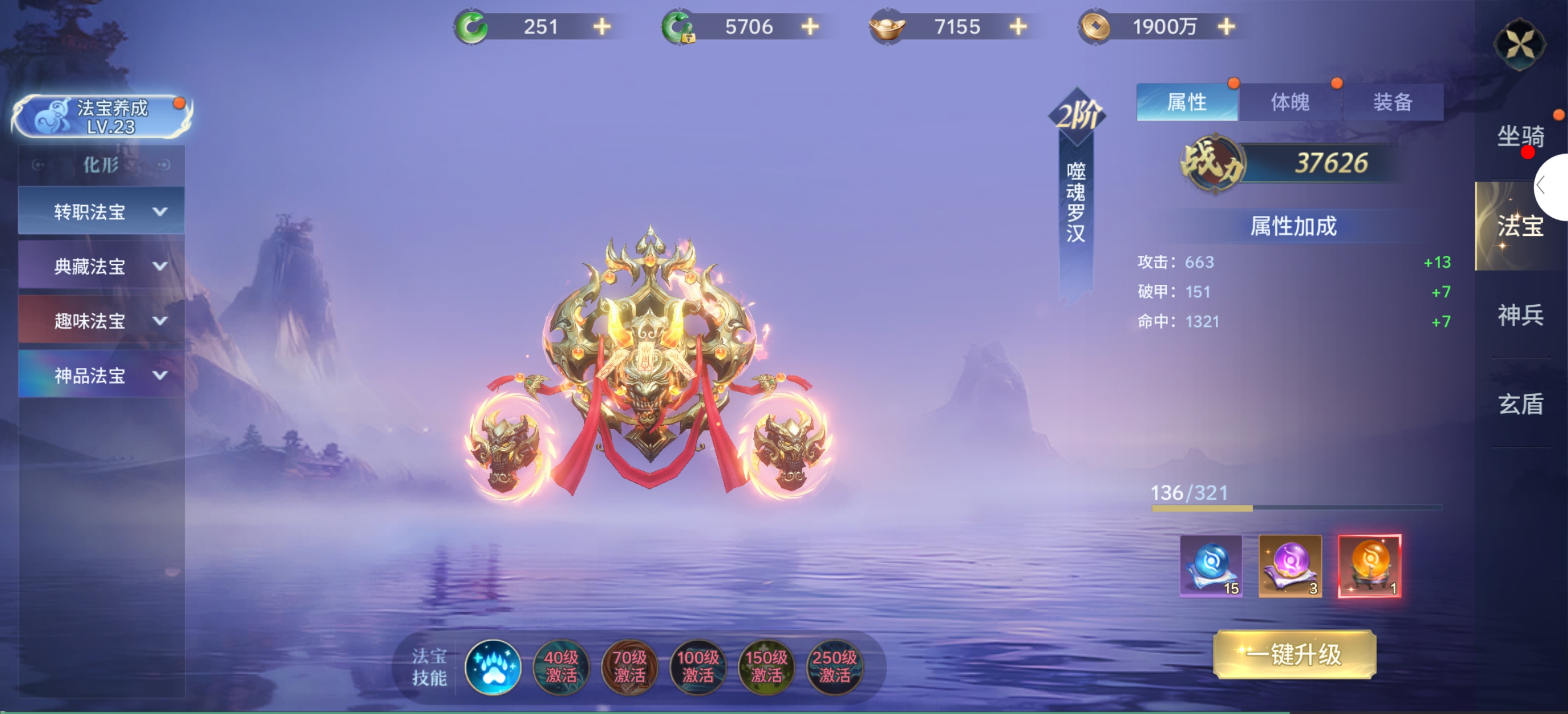Switch to the 体魄 tab
Viewport: 1568px width, 714px height.
tap(1290, 102)
